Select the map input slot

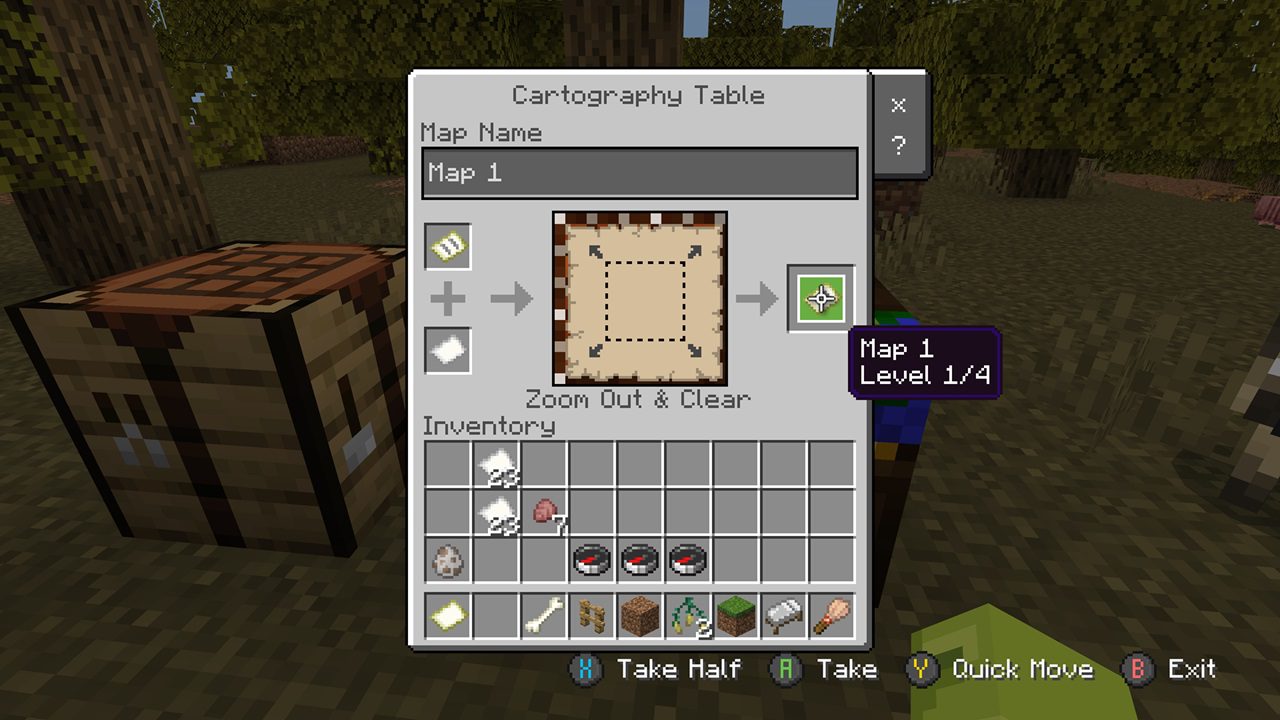[448, 246]
